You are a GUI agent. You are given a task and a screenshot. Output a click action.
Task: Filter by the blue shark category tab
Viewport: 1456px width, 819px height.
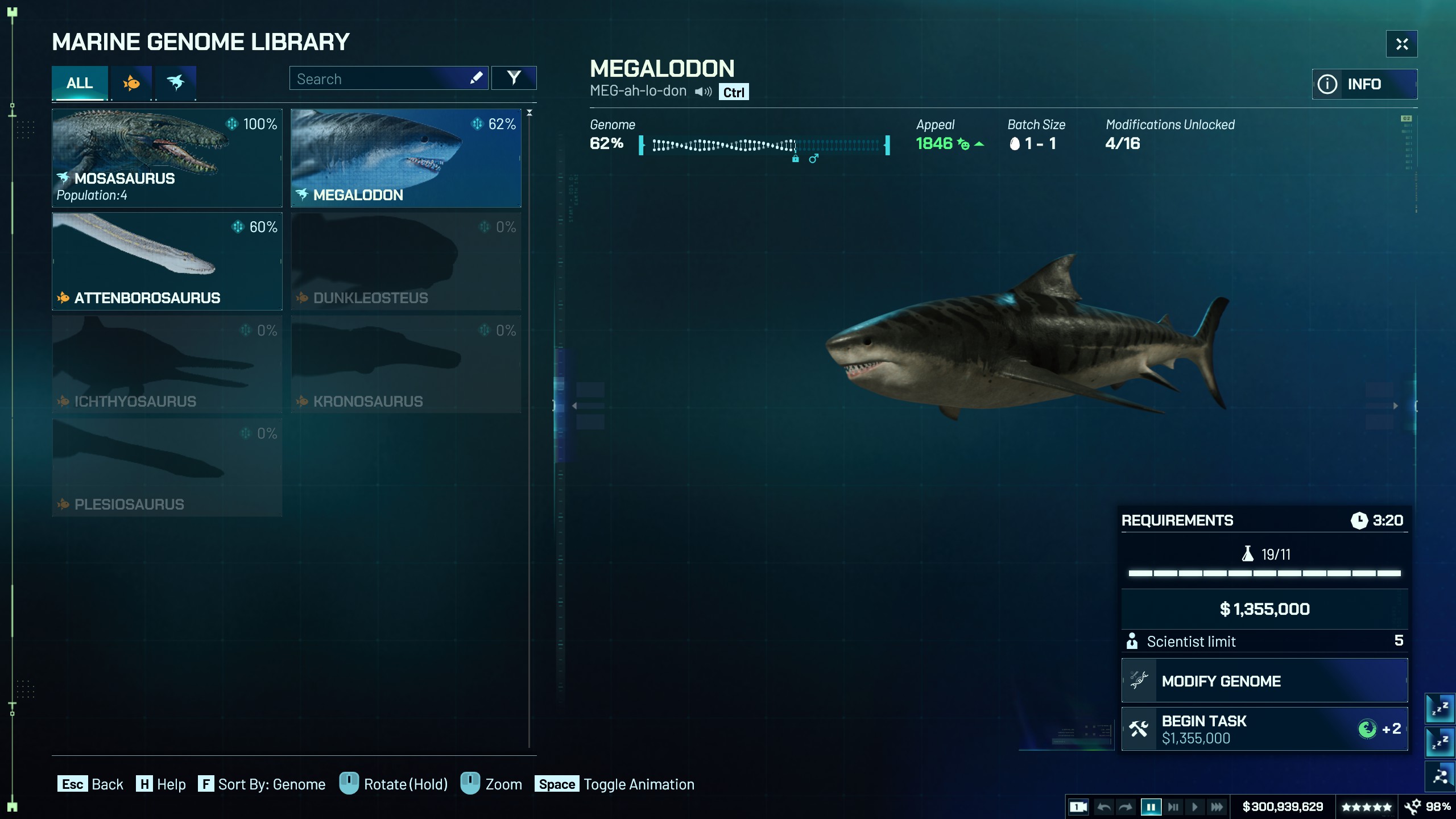(x=176, y=83)
